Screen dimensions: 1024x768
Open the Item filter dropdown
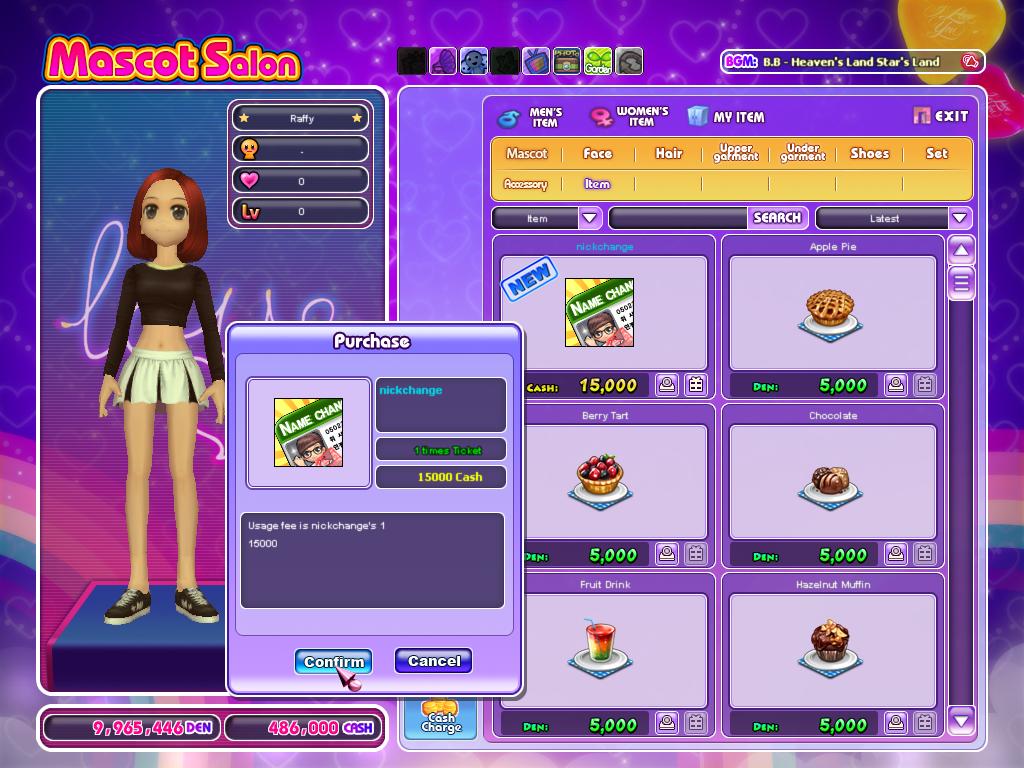coord(589,218)
